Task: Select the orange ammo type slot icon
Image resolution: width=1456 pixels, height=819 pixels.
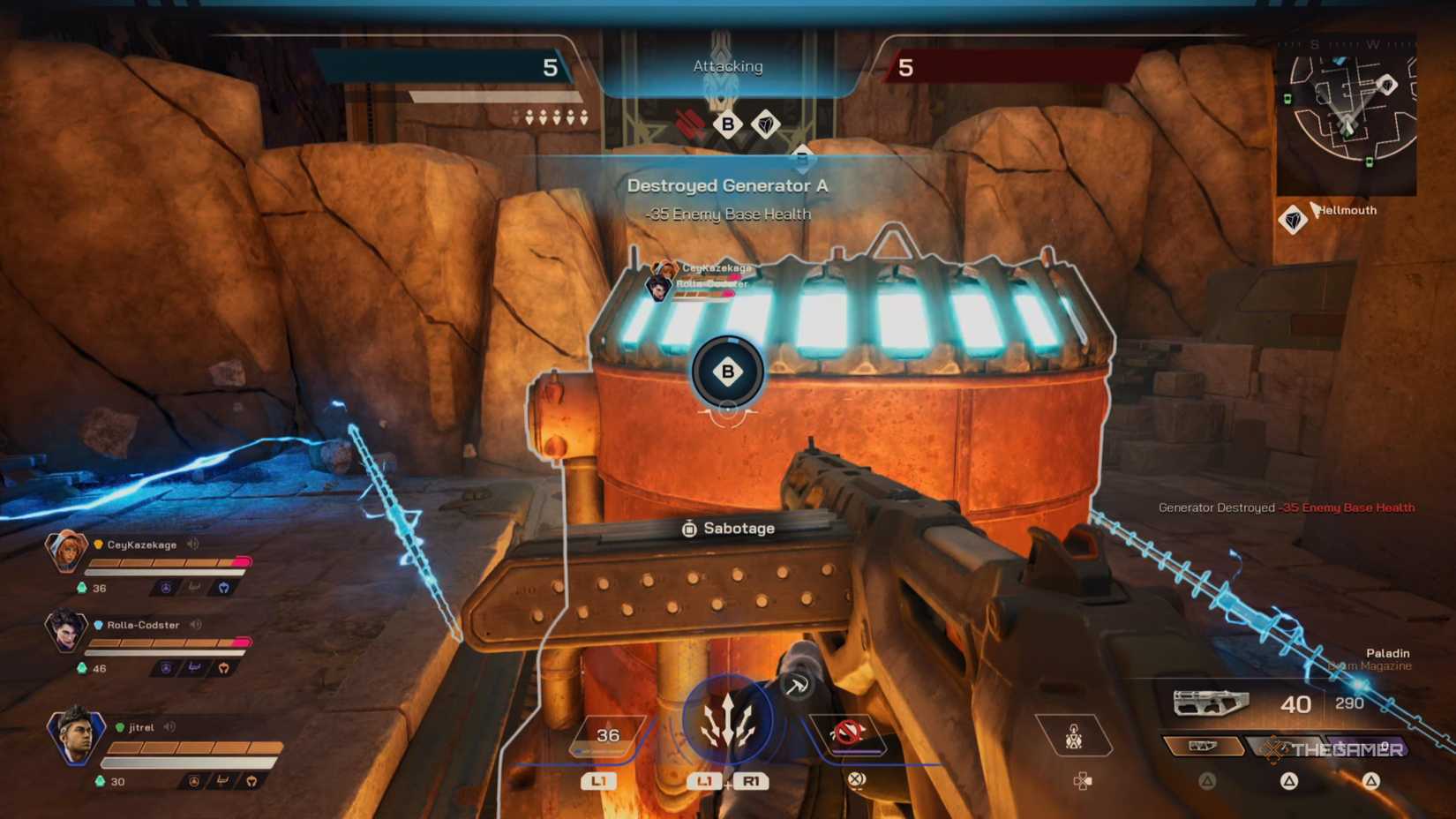Action: (1203, 748)
